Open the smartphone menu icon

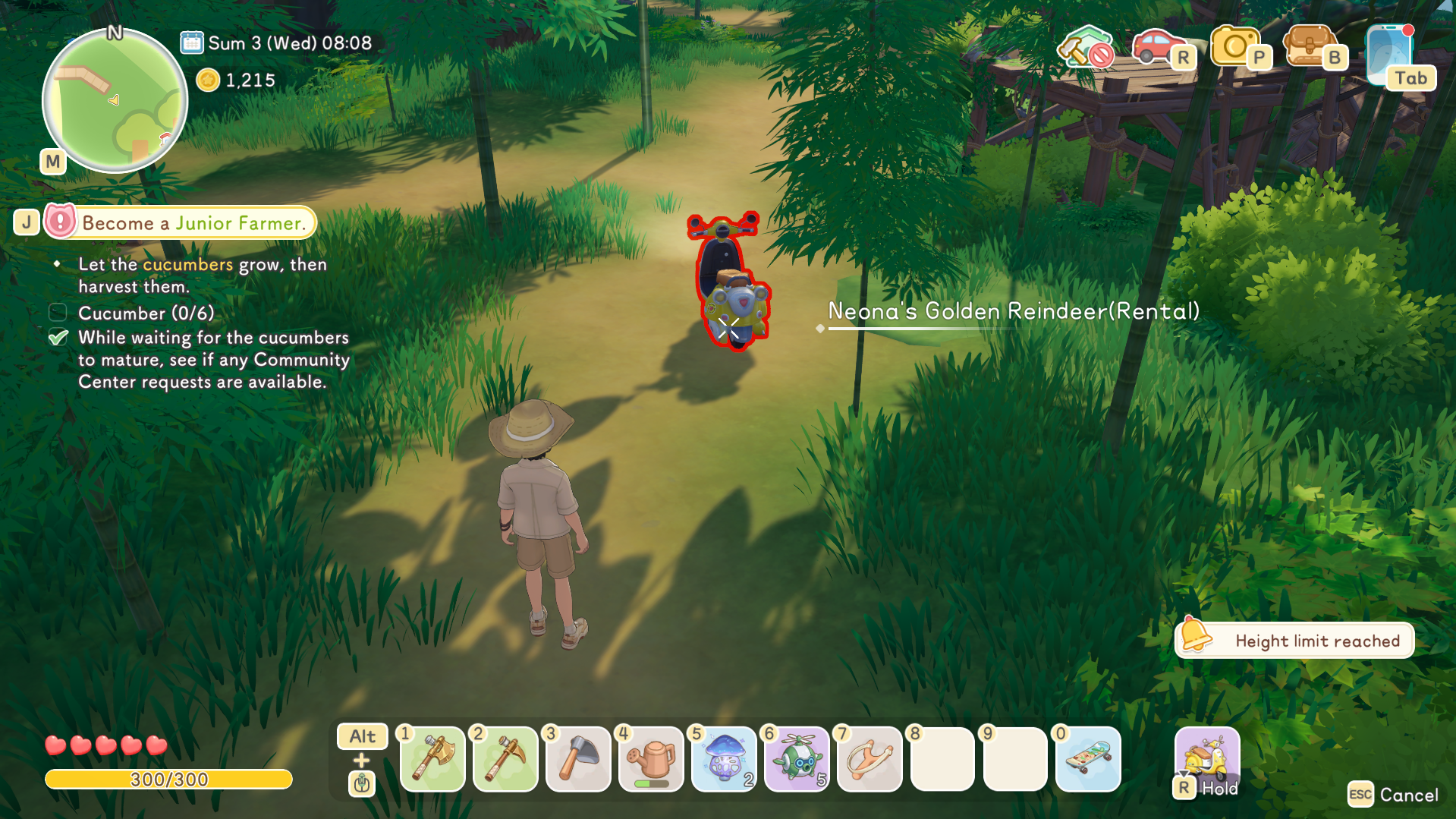(1390, 53)
